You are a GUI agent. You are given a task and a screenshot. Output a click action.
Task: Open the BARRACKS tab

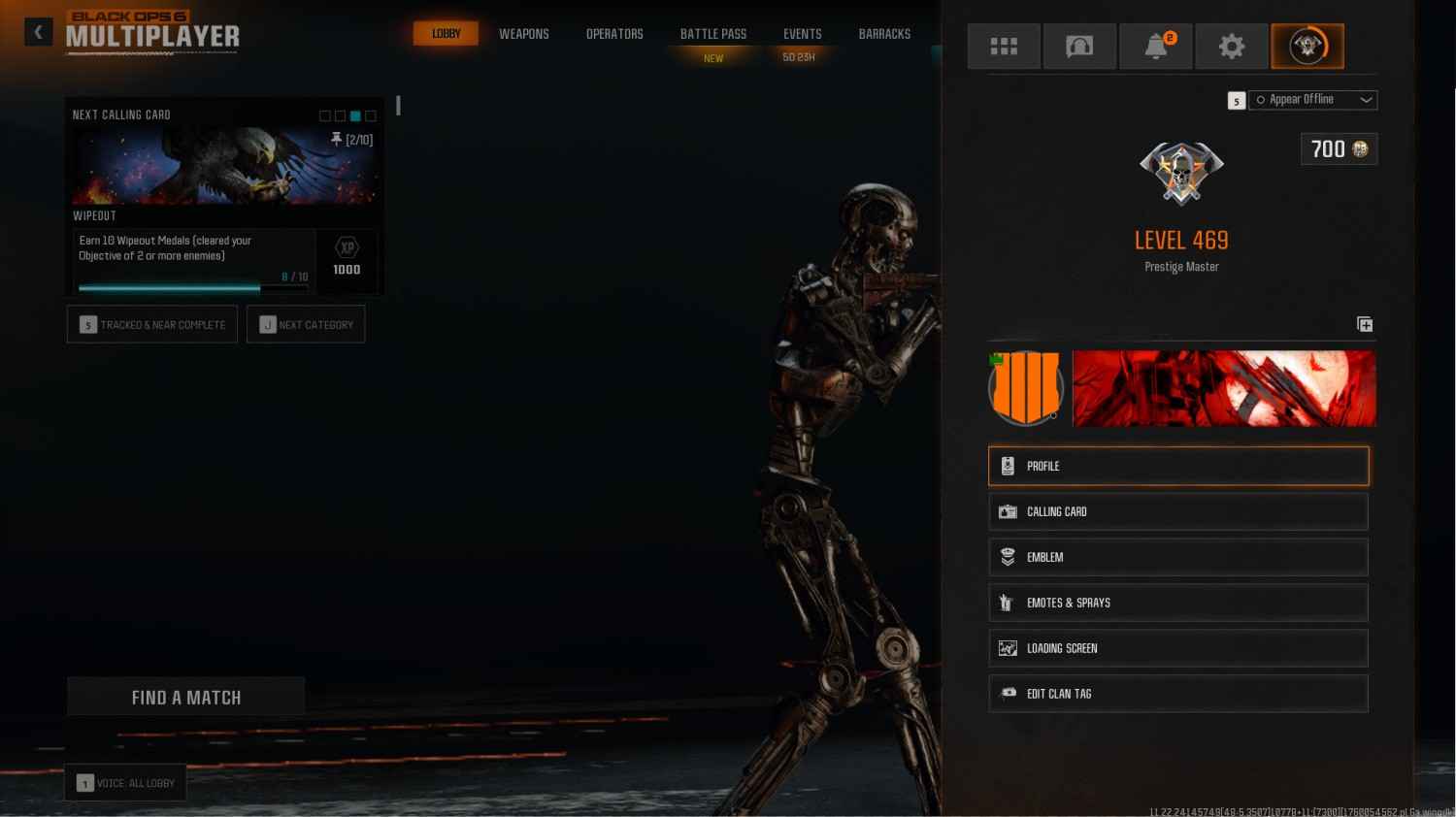click(884, 33)
